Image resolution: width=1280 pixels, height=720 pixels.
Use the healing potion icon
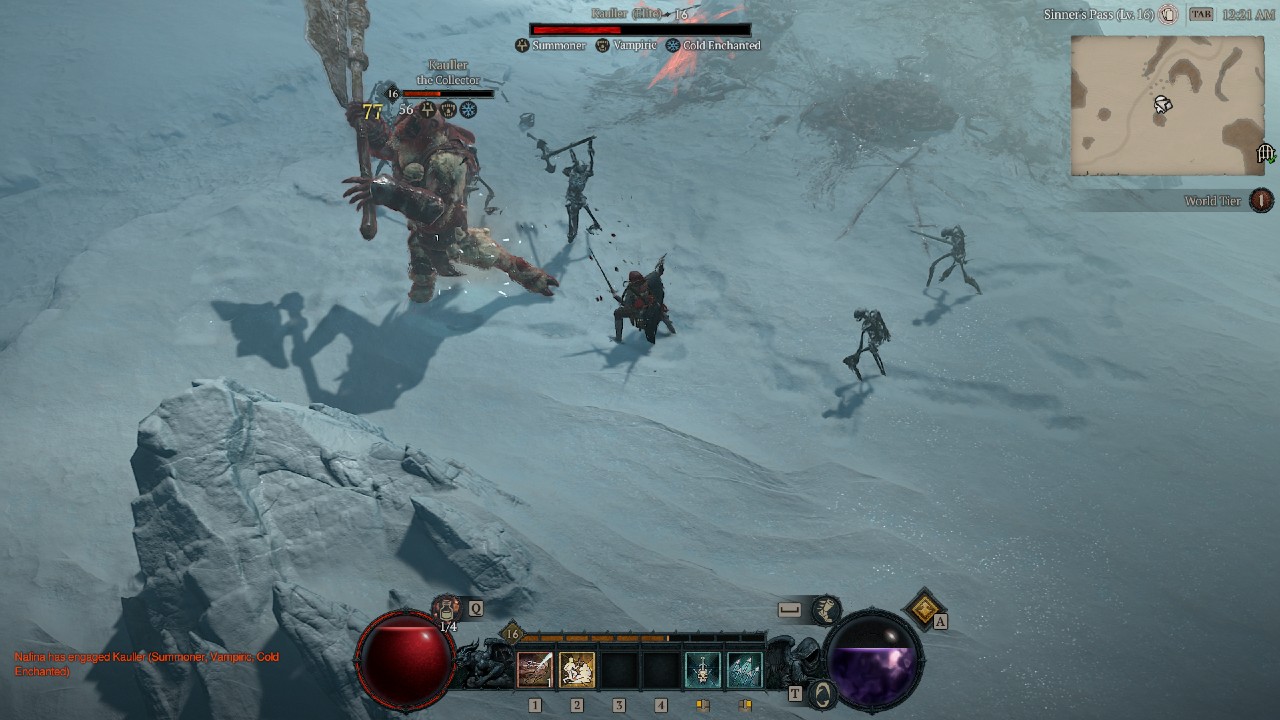(447, 607)
